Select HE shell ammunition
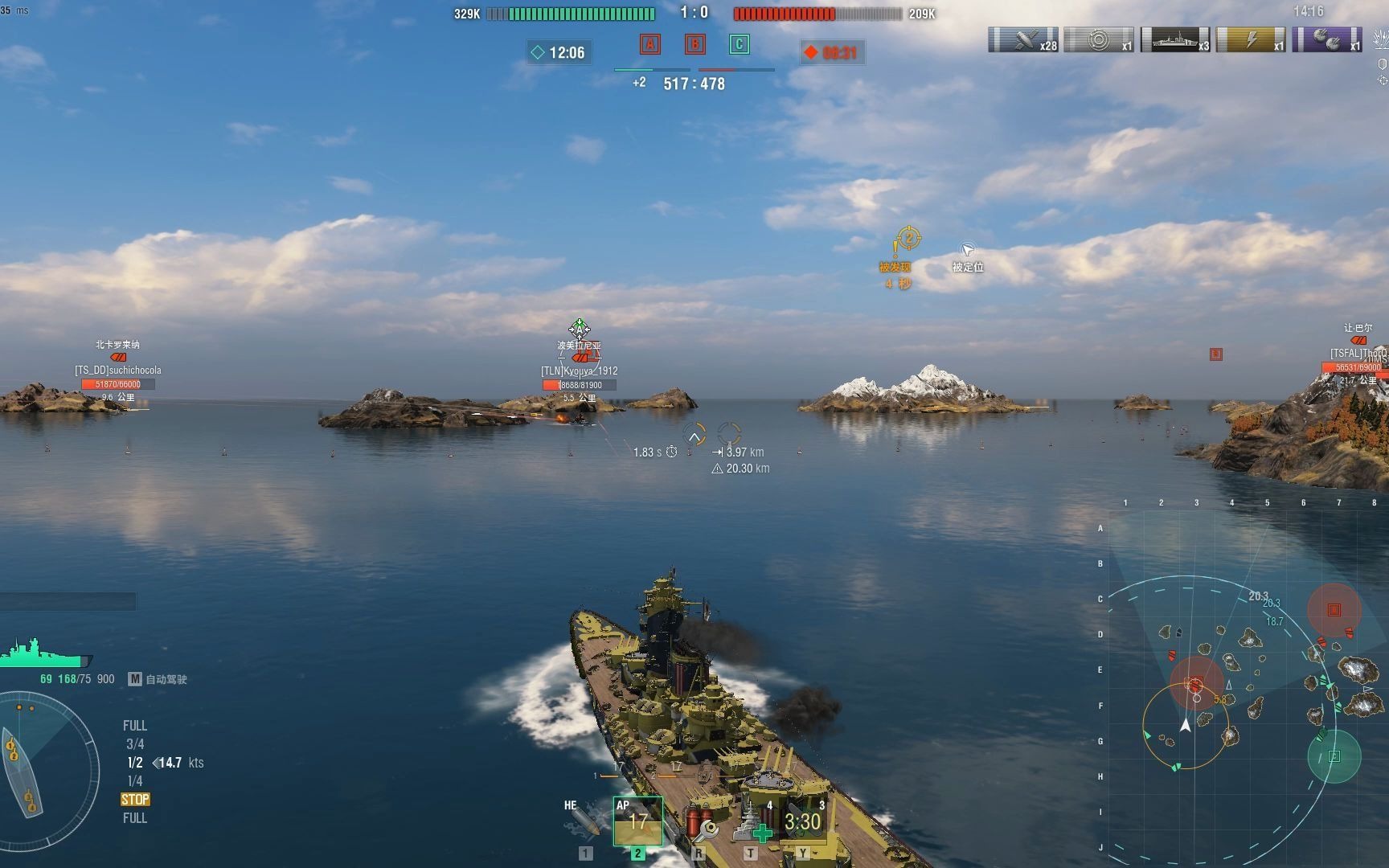 pos(584,821)
